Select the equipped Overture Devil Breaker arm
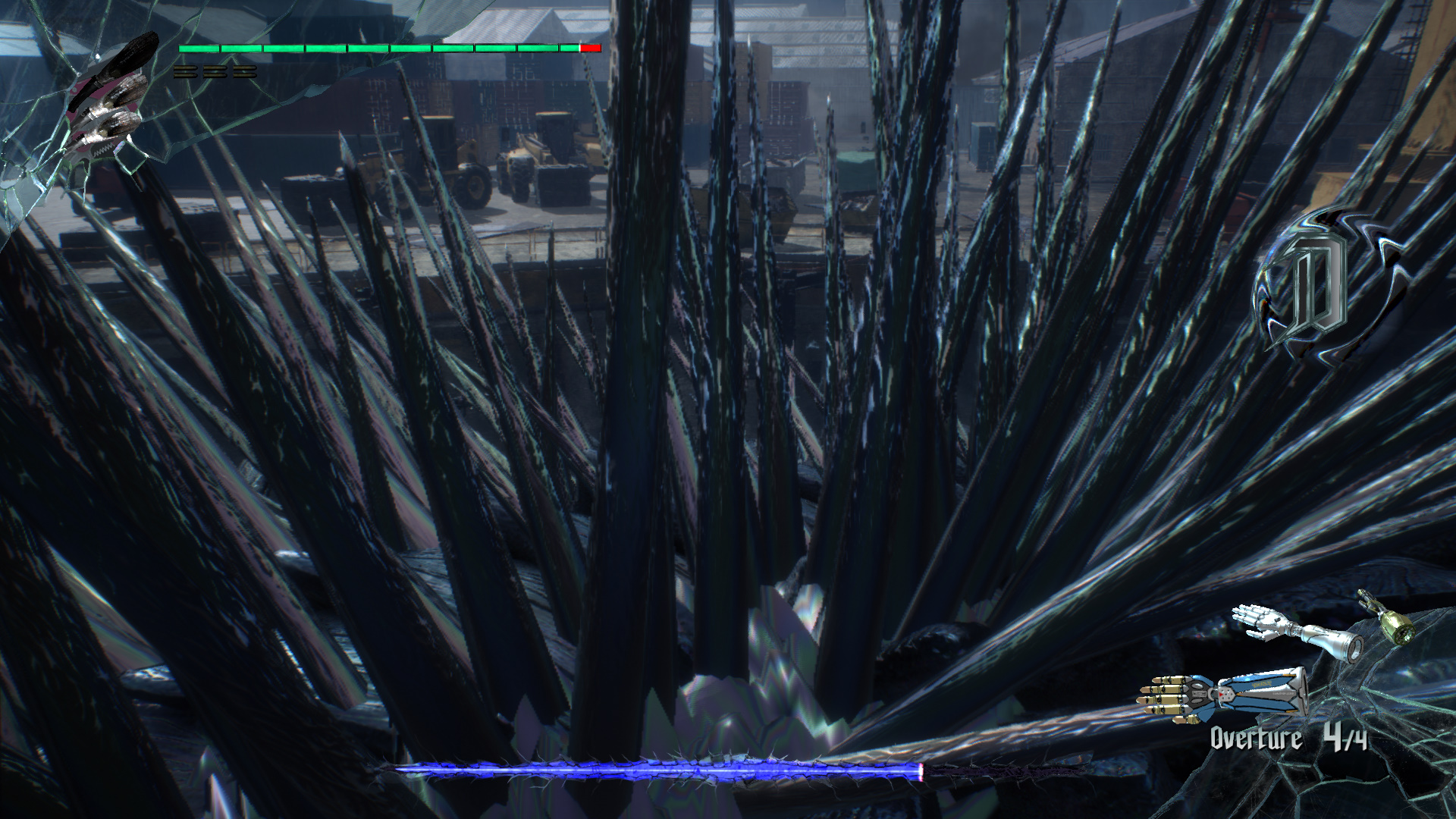1456x819 pixels. [1222, 694]
